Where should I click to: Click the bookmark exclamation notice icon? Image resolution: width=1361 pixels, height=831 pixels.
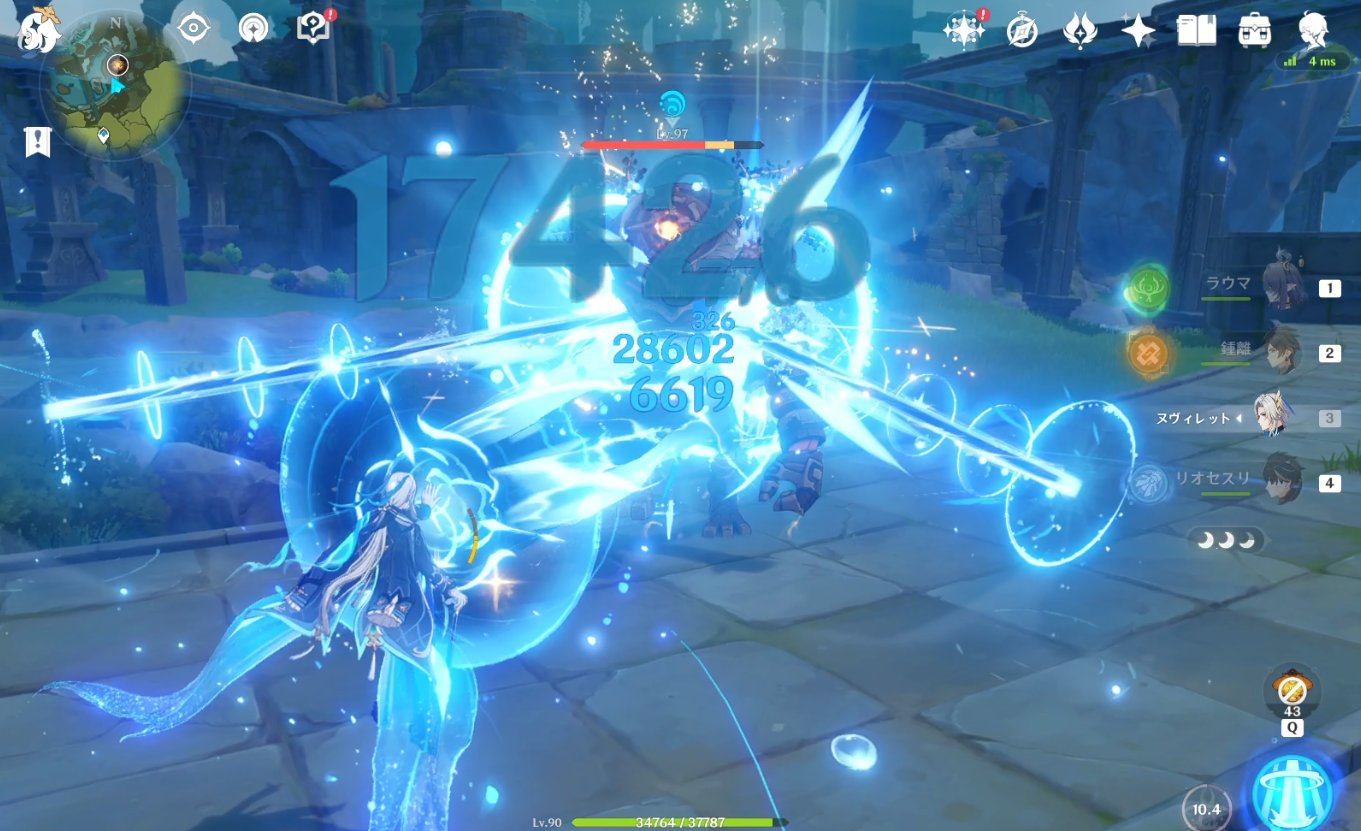tap(38, 142)
